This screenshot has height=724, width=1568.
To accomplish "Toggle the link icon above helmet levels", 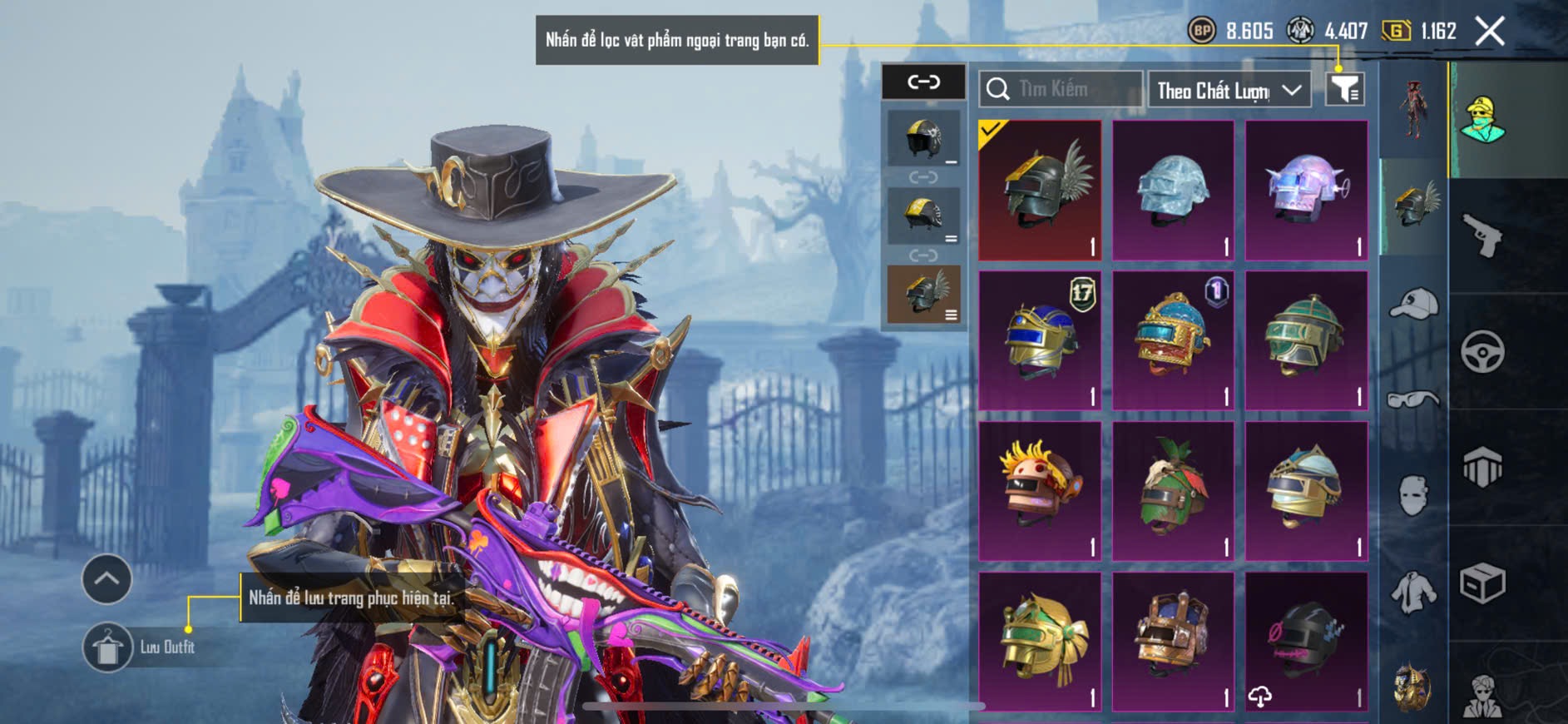I will [x=923, y=82].
